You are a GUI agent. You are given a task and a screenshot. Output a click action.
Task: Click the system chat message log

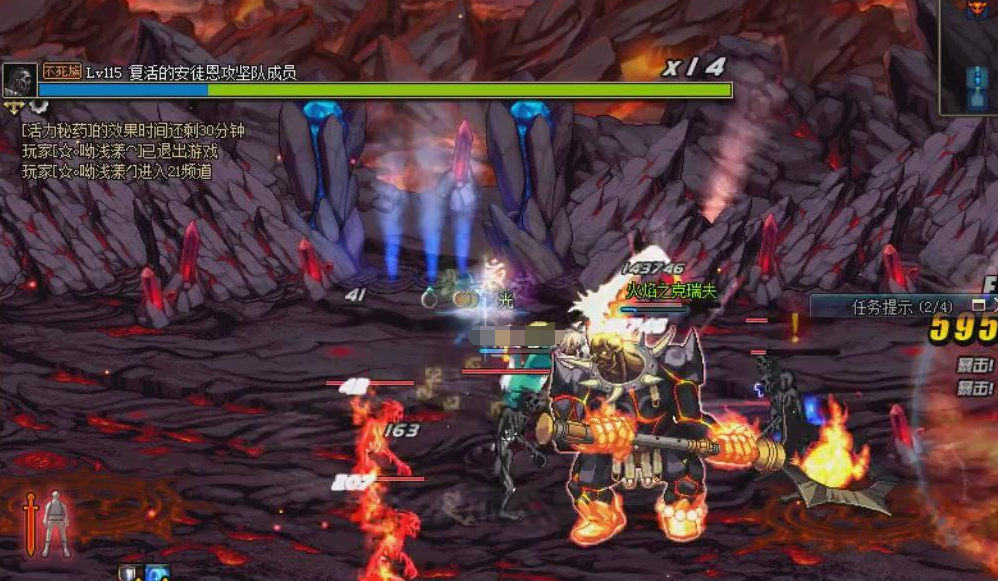pyautogui.click(x=132, y=151)
